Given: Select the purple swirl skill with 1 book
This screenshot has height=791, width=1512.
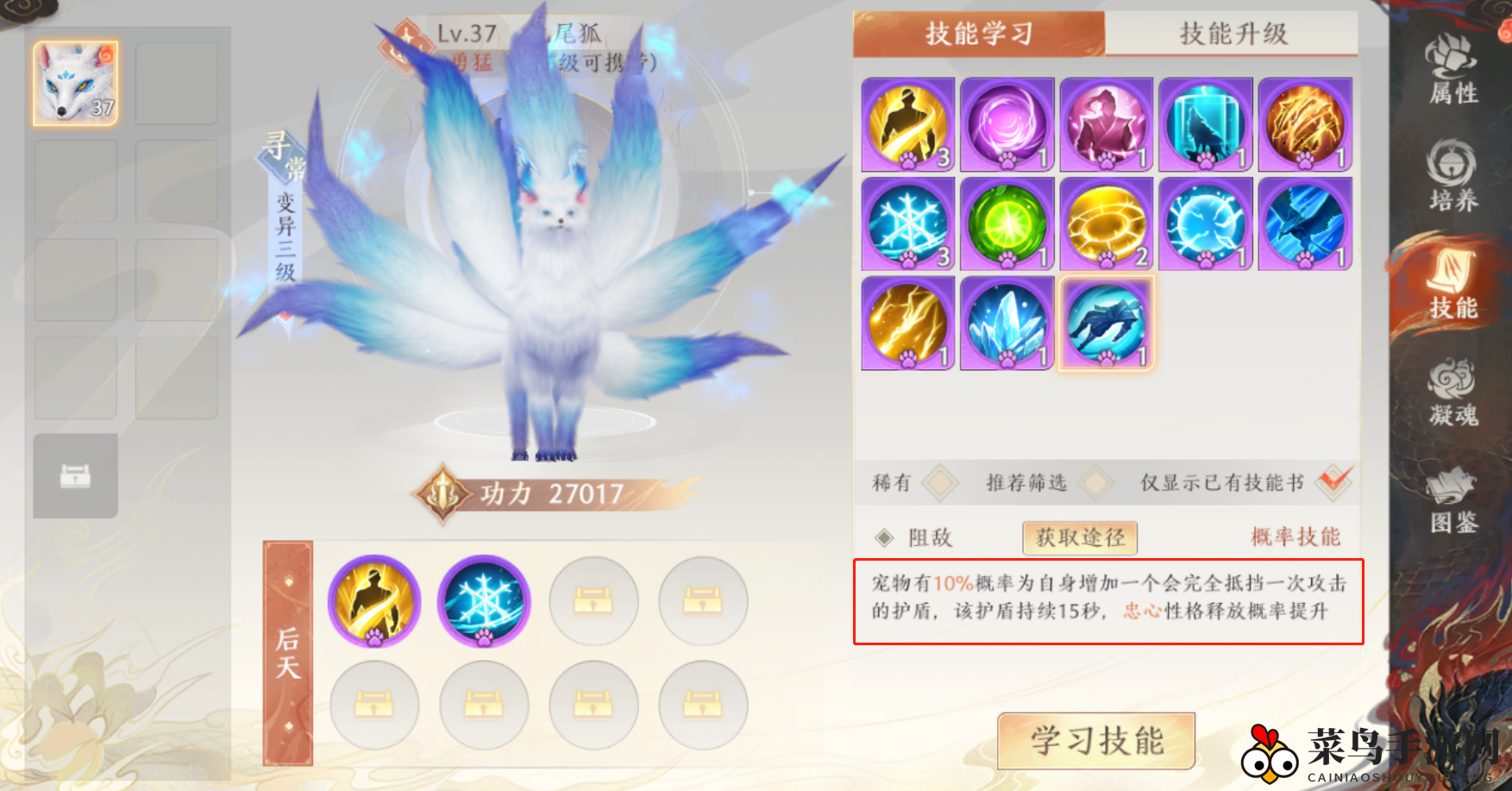Looking at the screenshot, I should click(x=1007, y=123).
